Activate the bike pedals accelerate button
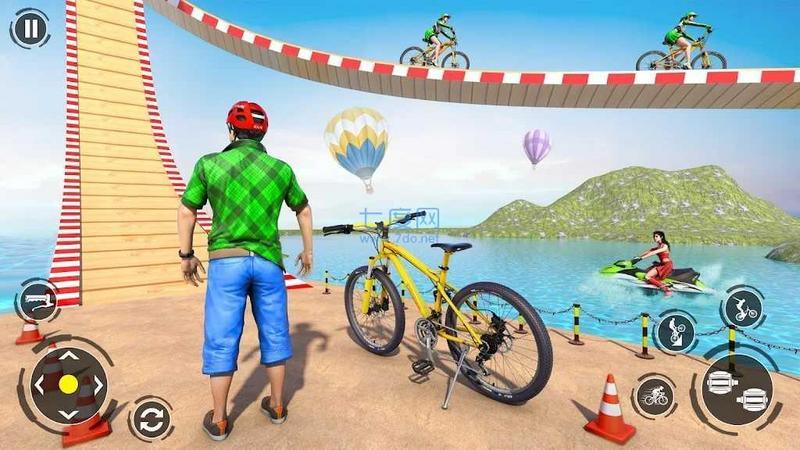The image size is (800, 450). (736, 390)
